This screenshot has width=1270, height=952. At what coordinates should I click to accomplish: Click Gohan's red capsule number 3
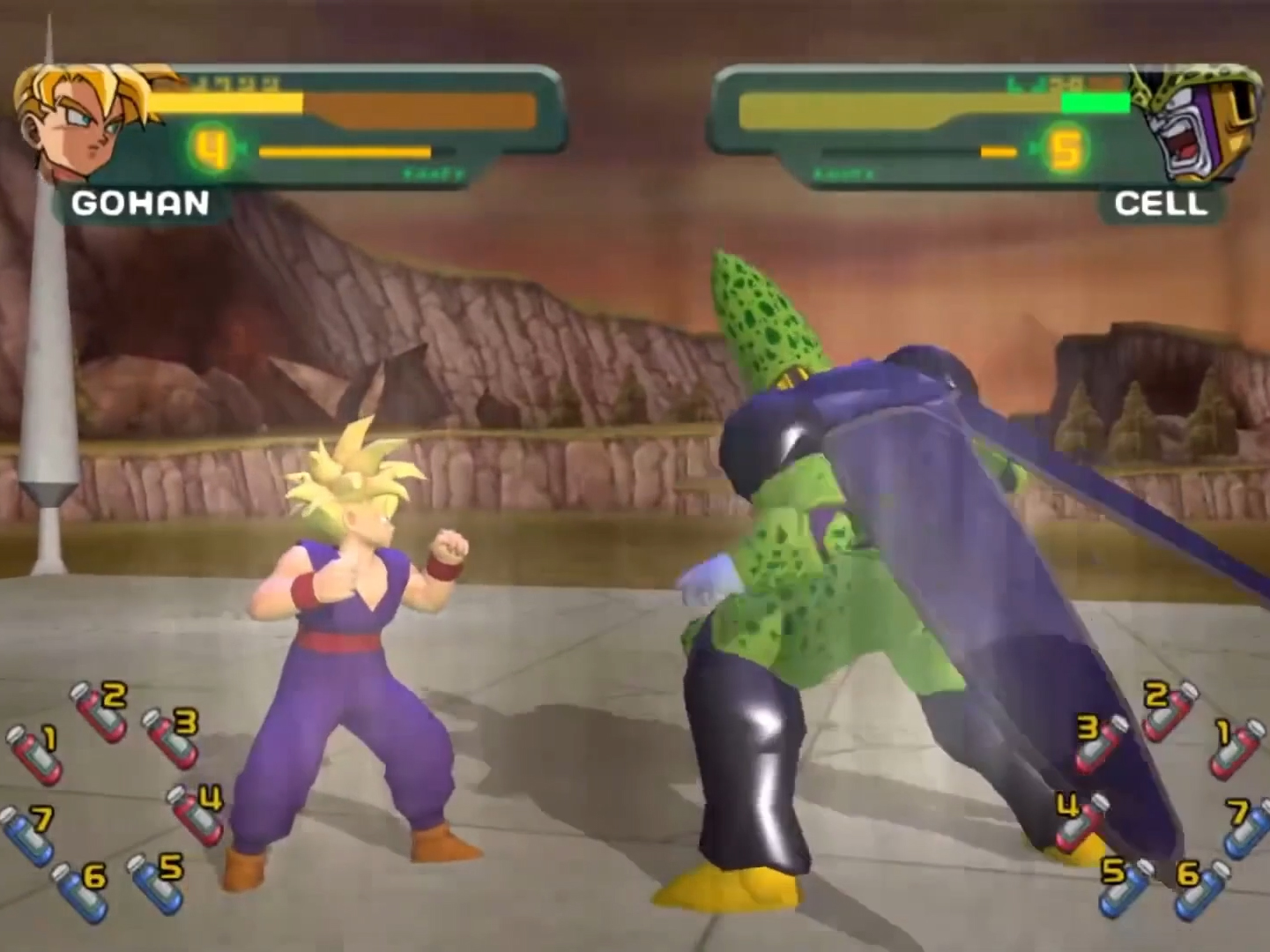[x=170, y=738]
